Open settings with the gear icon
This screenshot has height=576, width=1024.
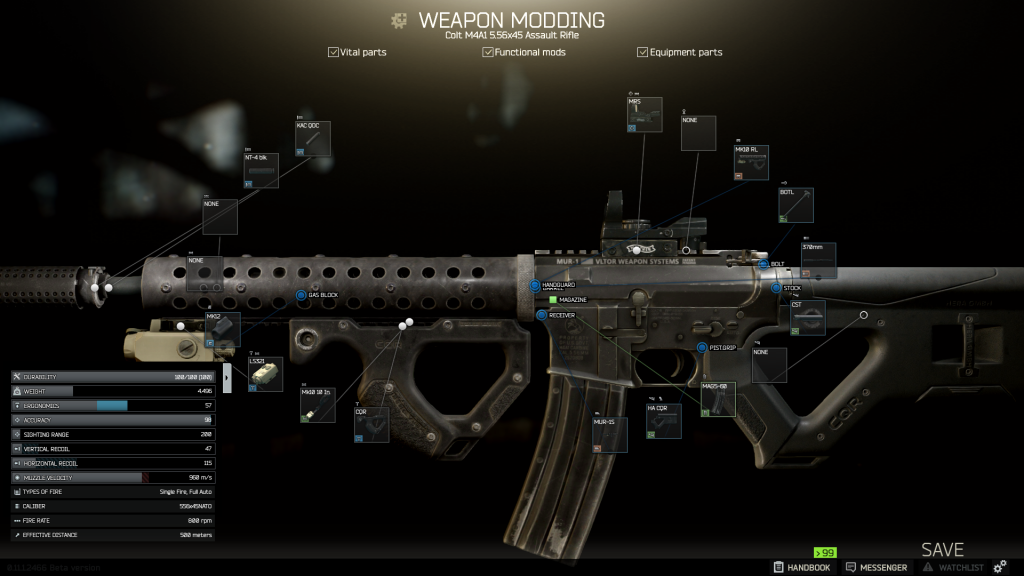[x=999, y=567]
